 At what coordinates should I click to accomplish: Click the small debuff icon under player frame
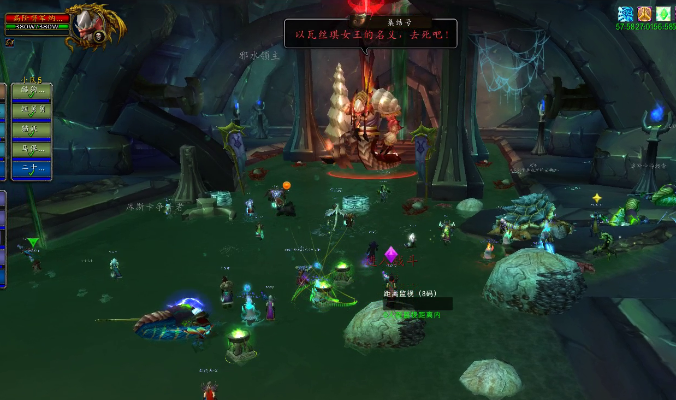tap(9, 43)
